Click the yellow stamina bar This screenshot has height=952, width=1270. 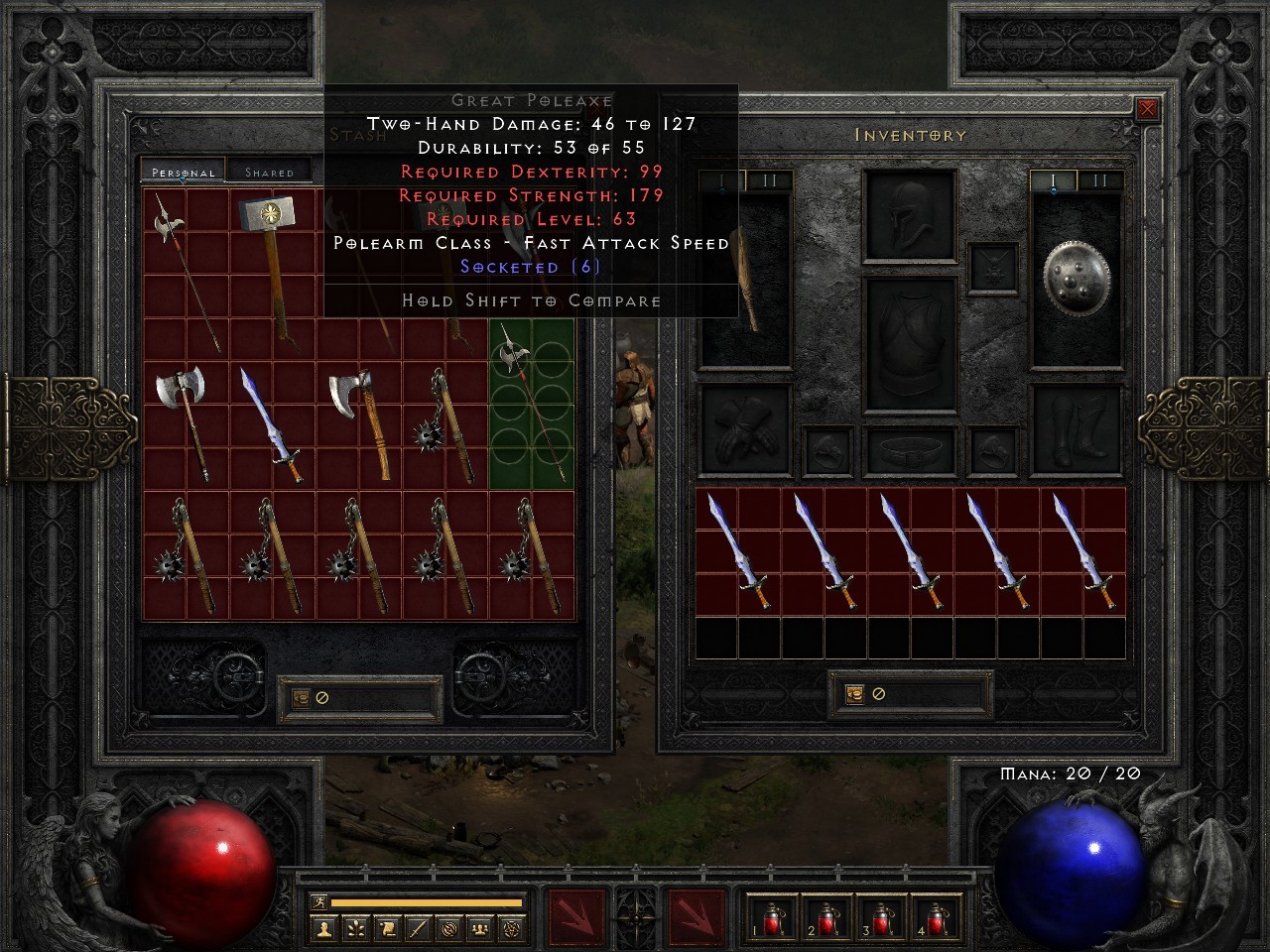pos(427,900)
